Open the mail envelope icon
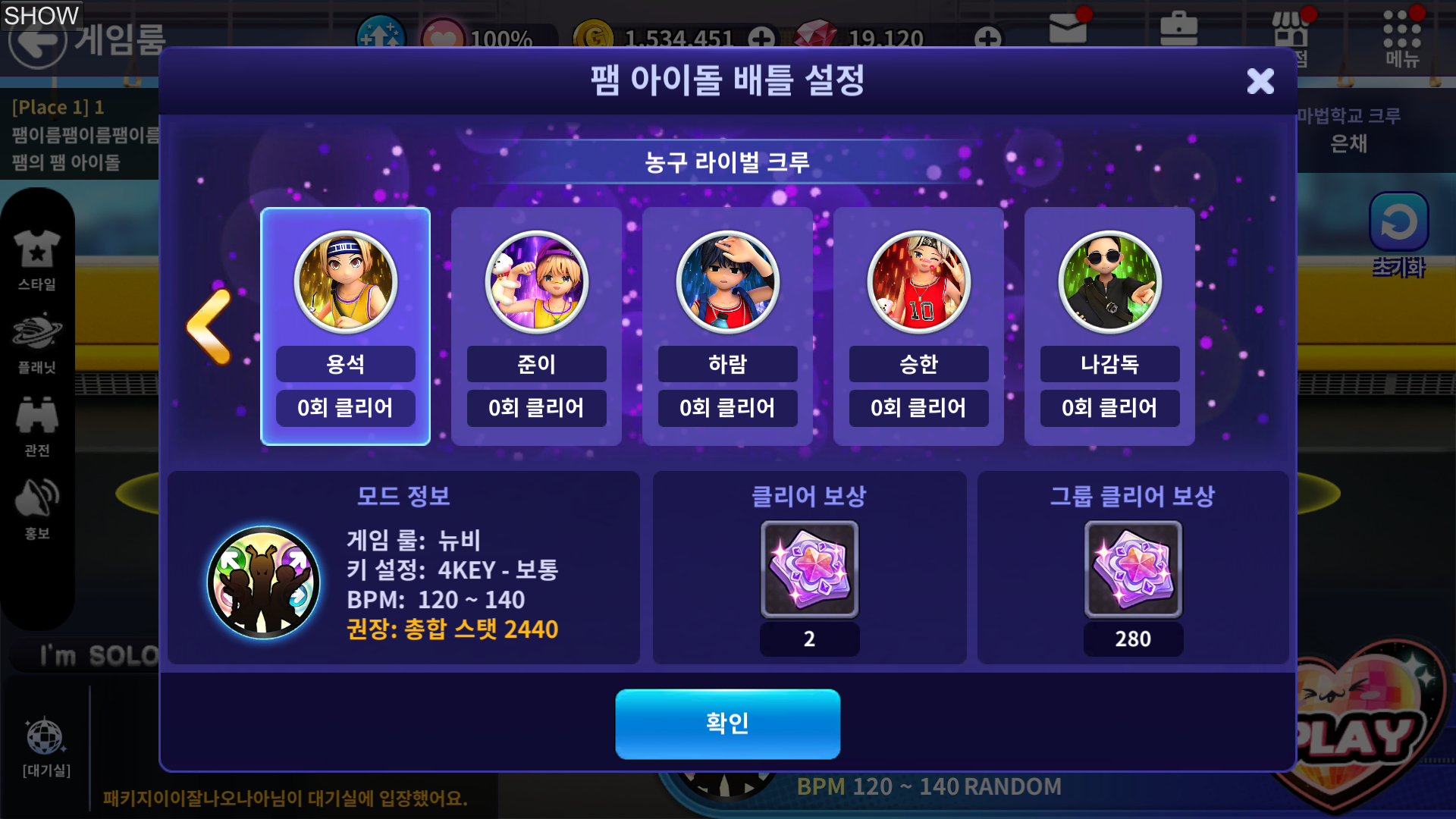The width and height of the screenshot is (1456, 819). [x=1068, y=30]
